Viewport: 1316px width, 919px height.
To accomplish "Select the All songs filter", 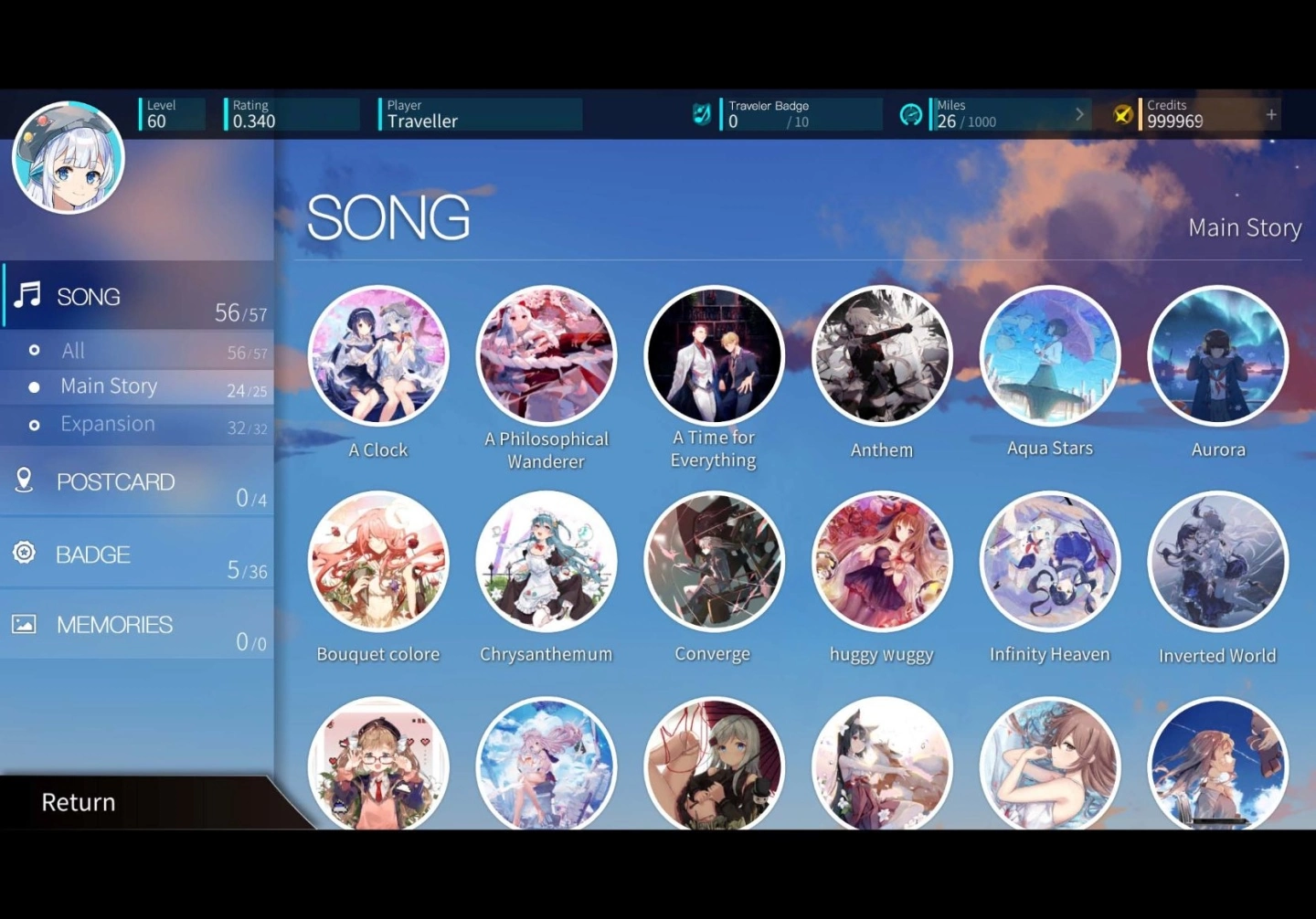I will (x=72, y=350).
